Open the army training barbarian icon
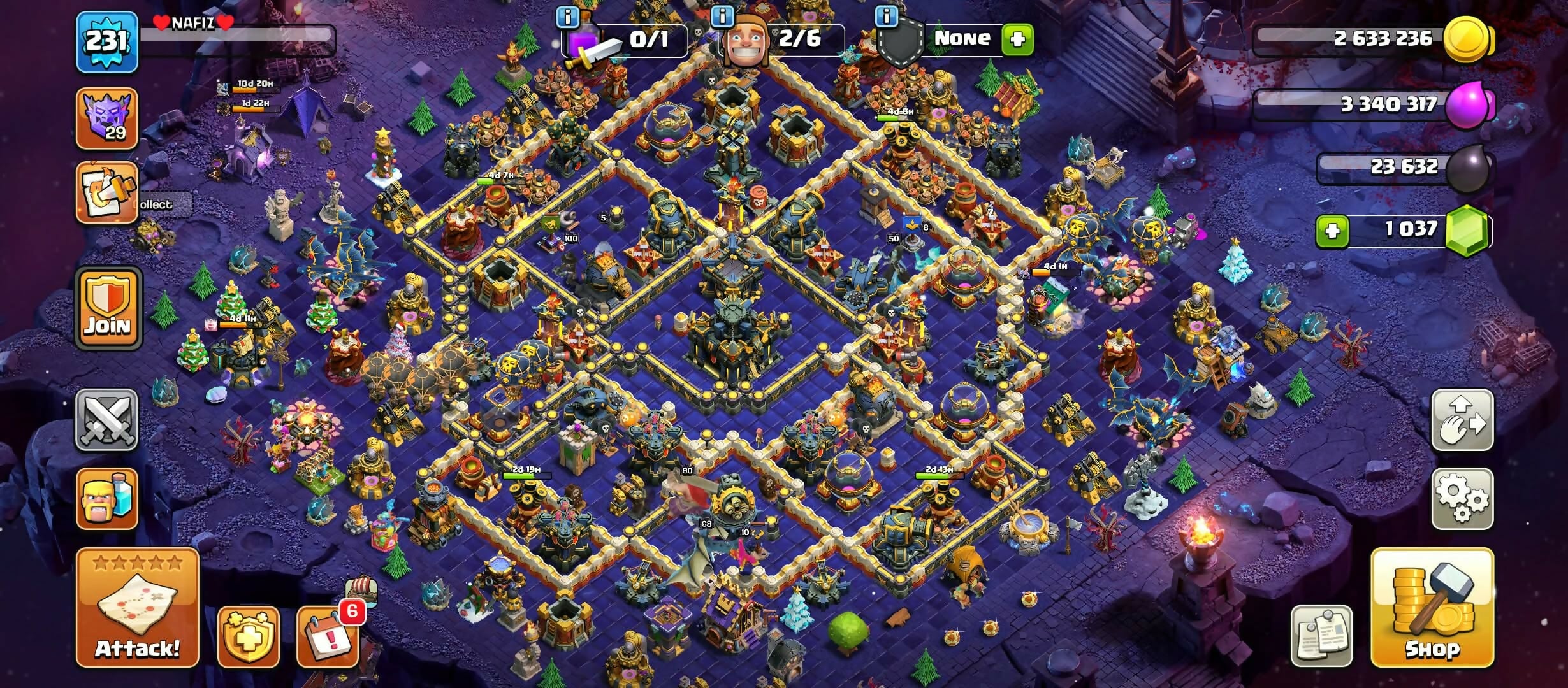This screenshot has height=688, width=1568. click(x=107, y=499)
